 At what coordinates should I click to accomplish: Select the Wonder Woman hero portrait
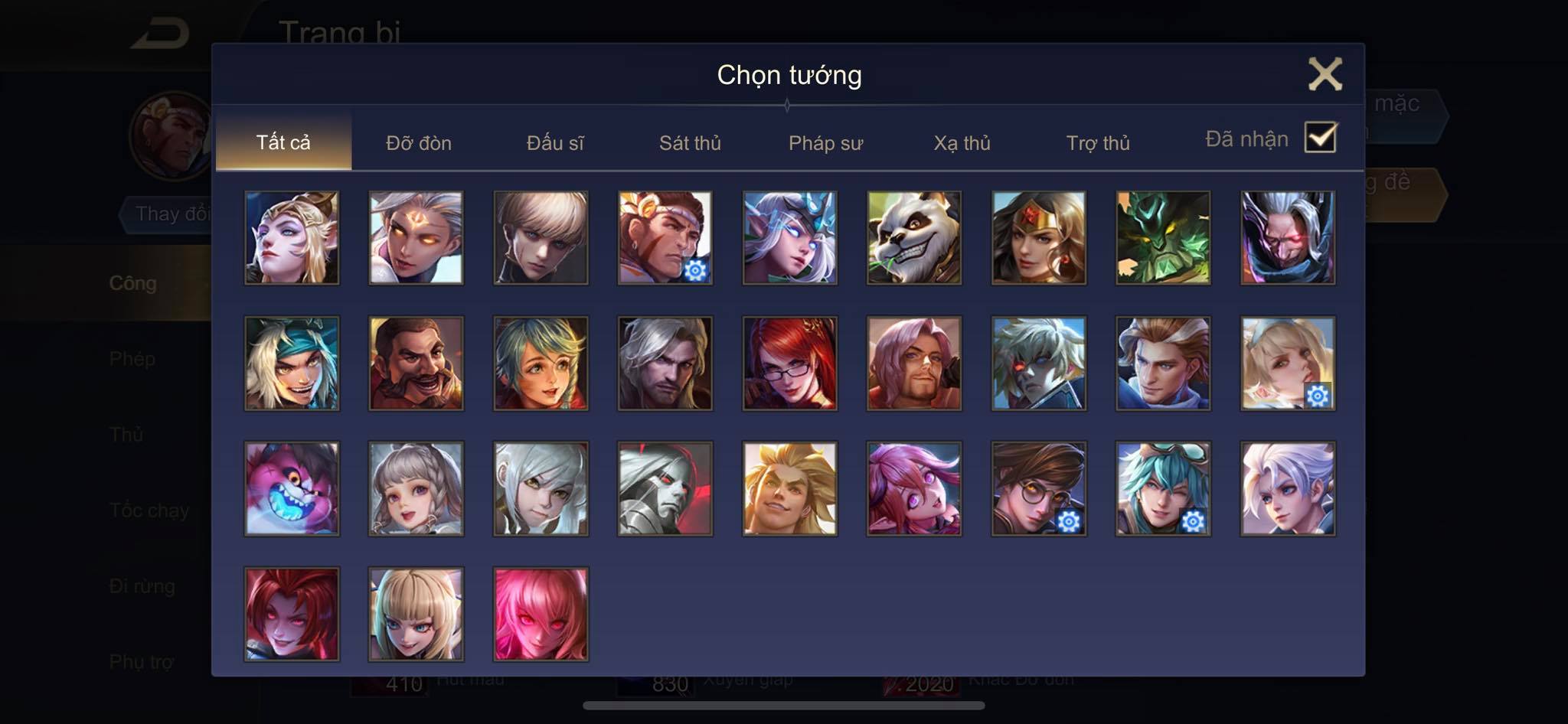1038,238
